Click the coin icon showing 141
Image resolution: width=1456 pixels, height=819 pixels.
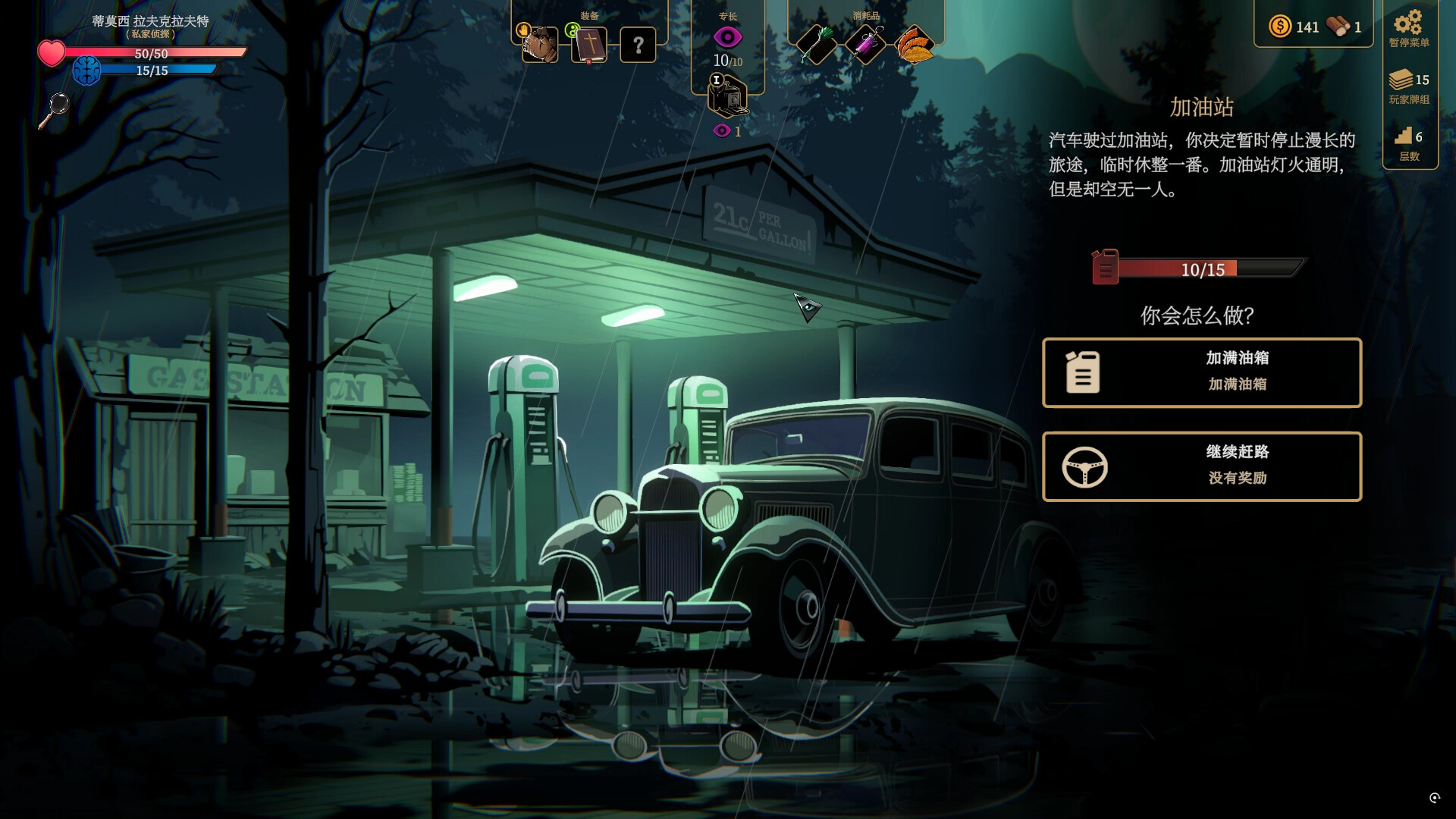click(1282, 27)
